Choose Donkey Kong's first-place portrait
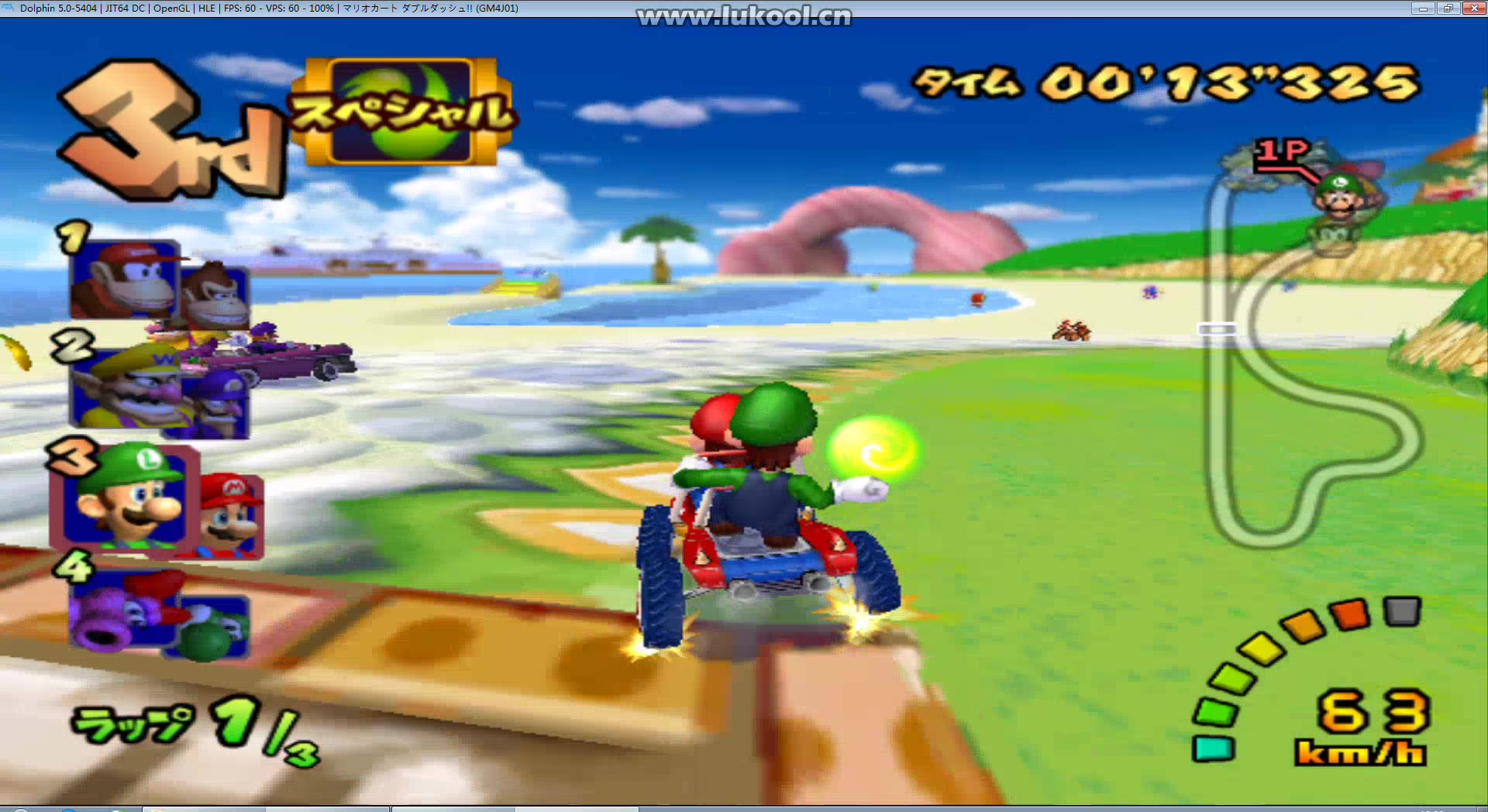Screen dimensions: 1488x812 pos(126,279)
